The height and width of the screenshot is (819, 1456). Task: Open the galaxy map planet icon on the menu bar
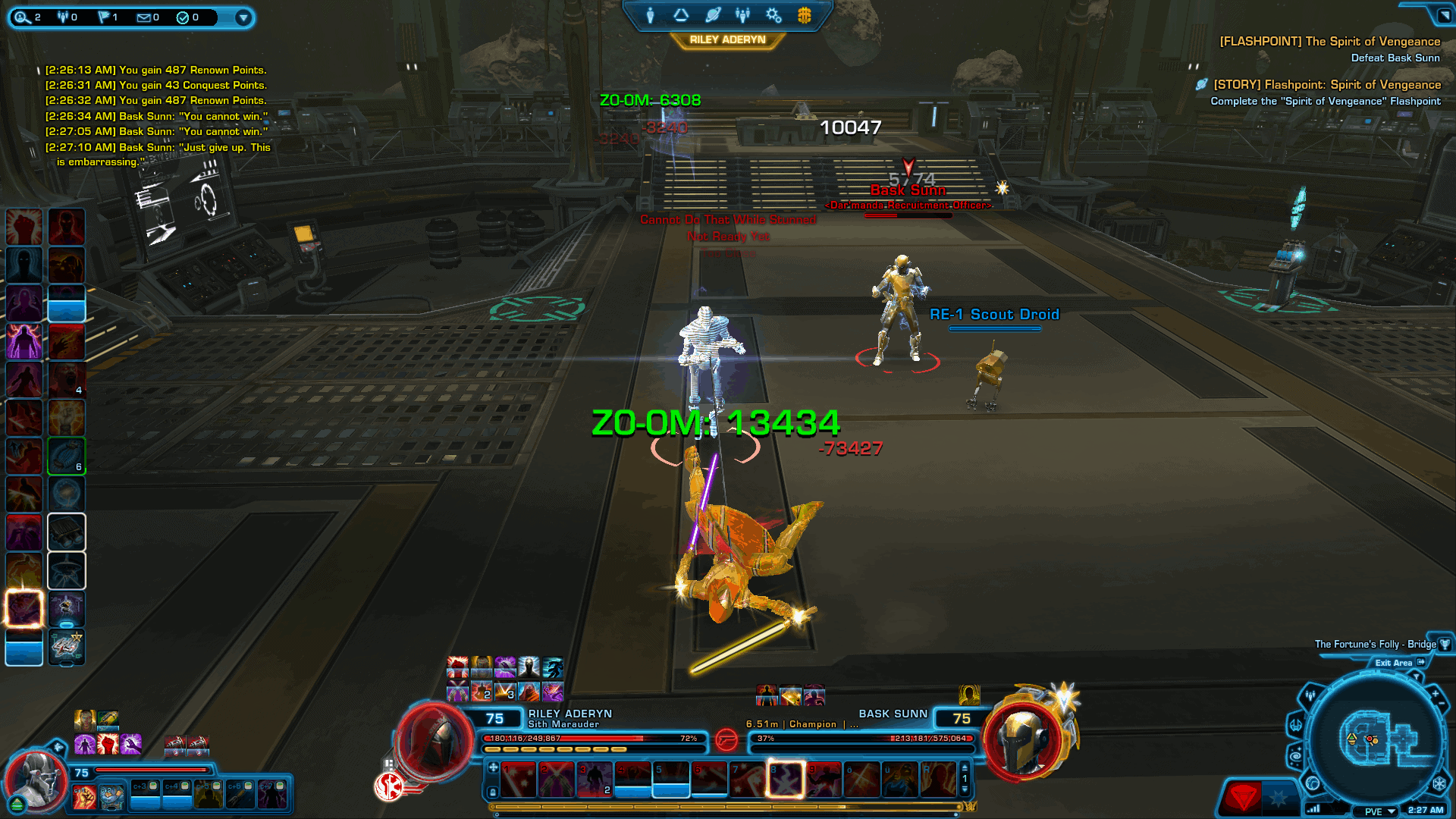713,15
